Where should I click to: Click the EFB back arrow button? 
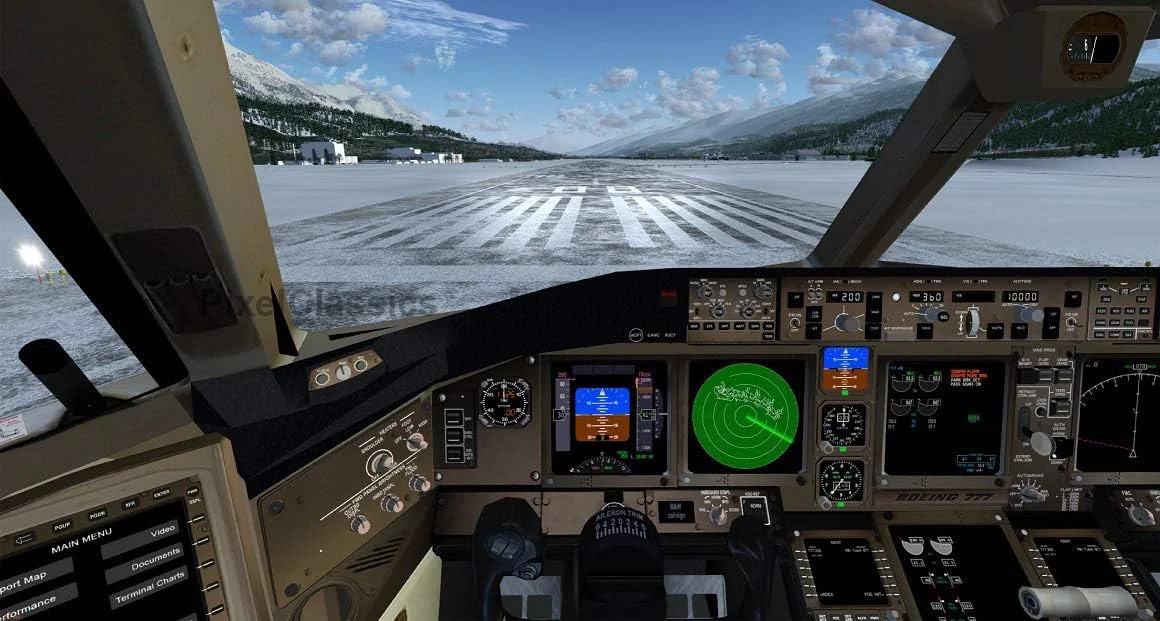coord(26,537)
